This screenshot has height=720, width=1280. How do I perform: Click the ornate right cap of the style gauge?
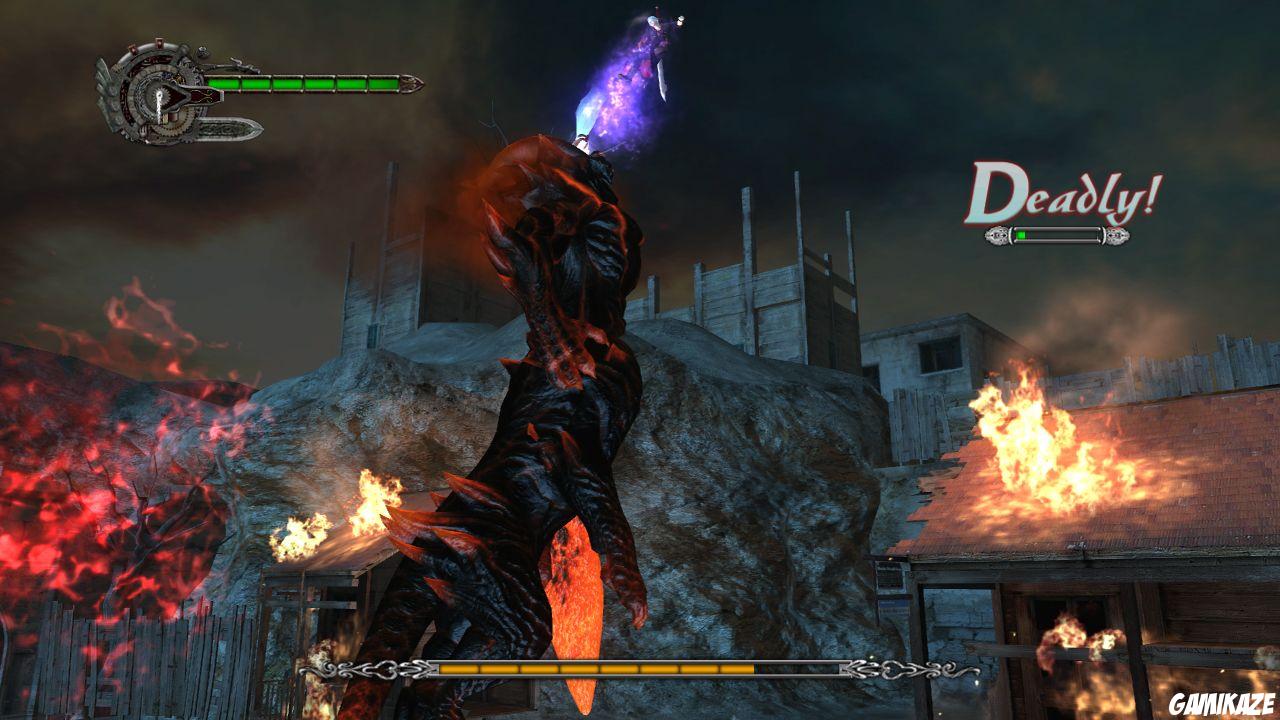[1118, 235]
